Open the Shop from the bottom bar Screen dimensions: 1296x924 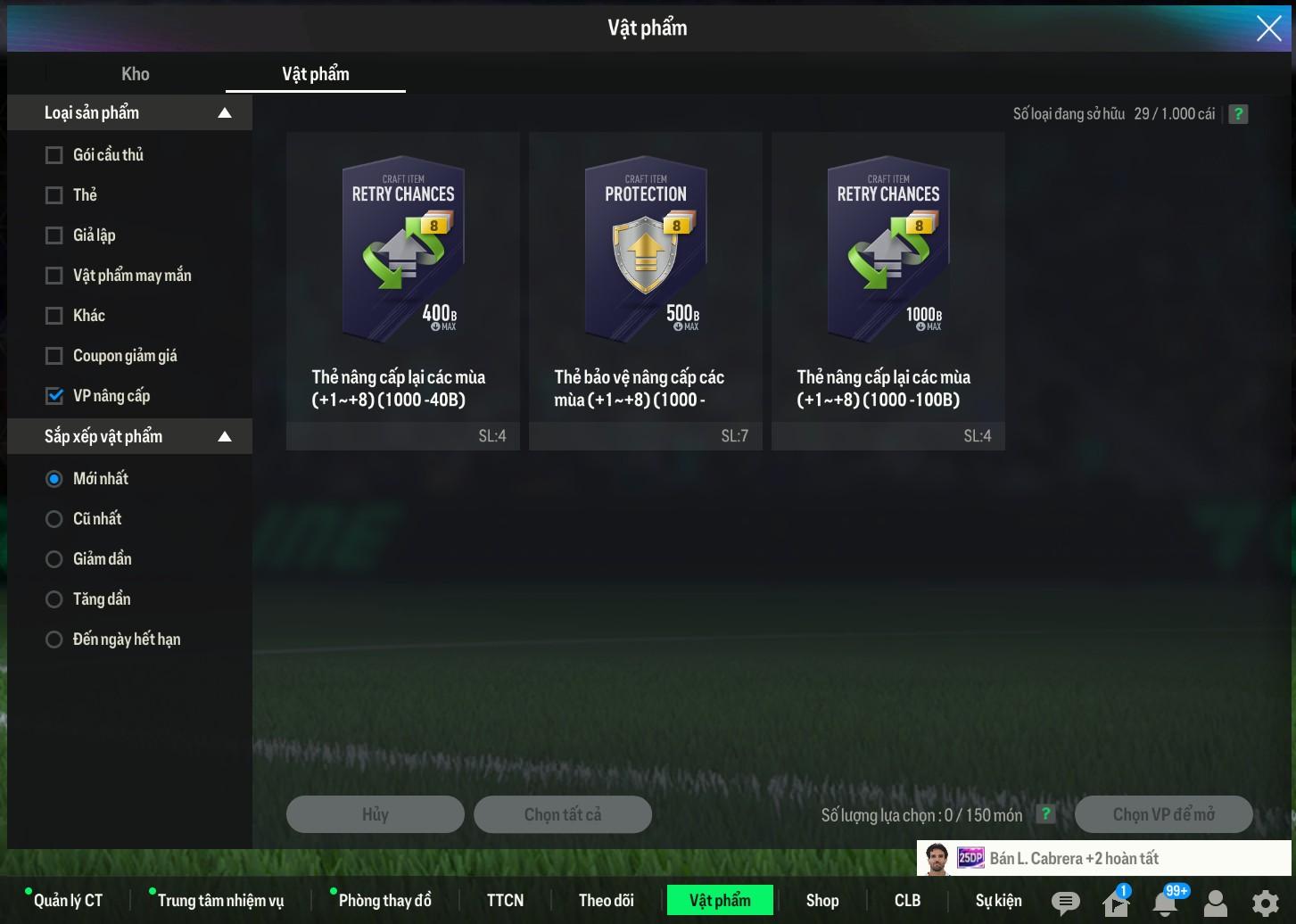pyautogui.click(x=822, y=901)
